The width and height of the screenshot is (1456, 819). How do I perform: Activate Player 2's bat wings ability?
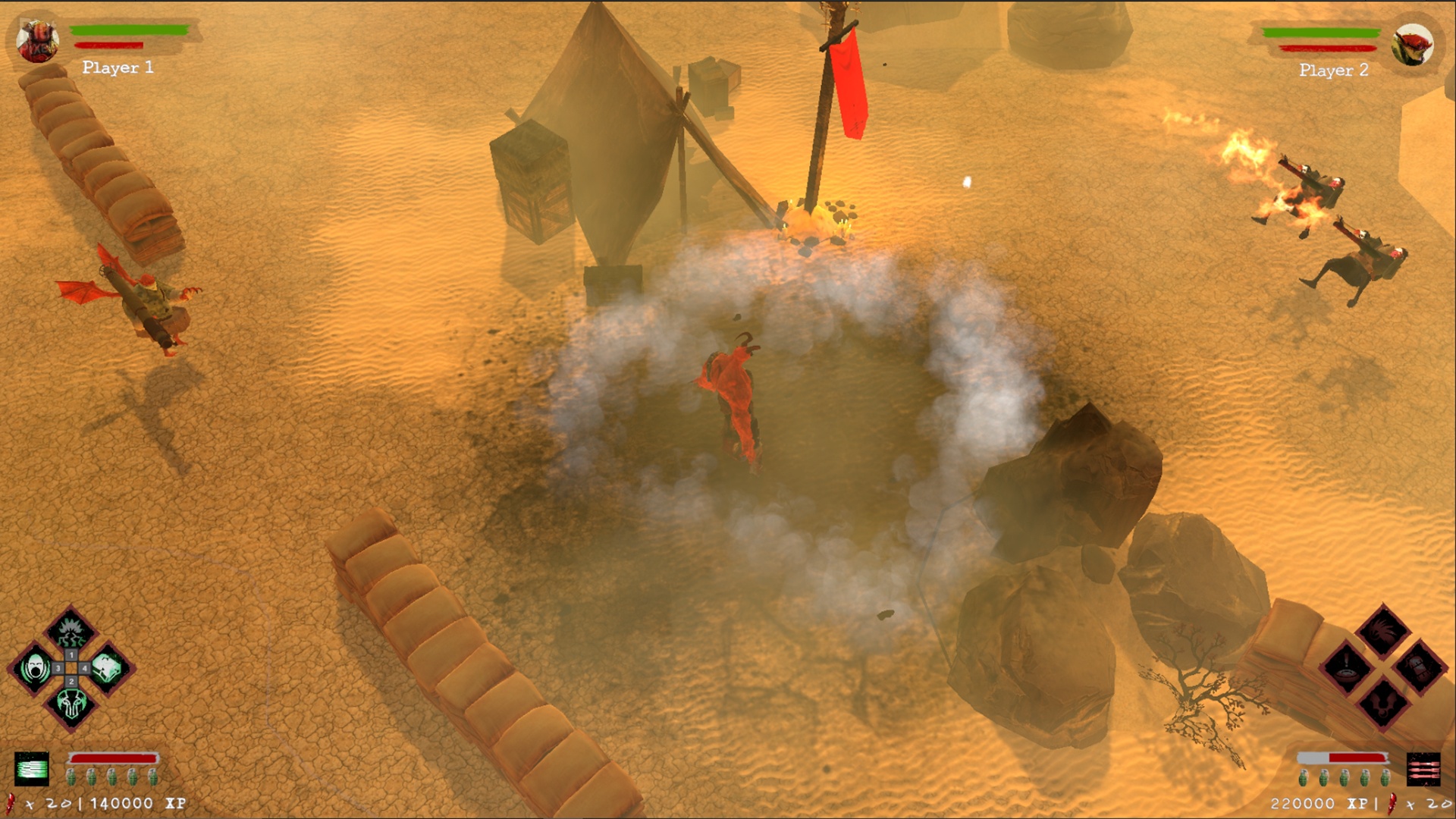pyautogui.click(x=1382, y=704)
